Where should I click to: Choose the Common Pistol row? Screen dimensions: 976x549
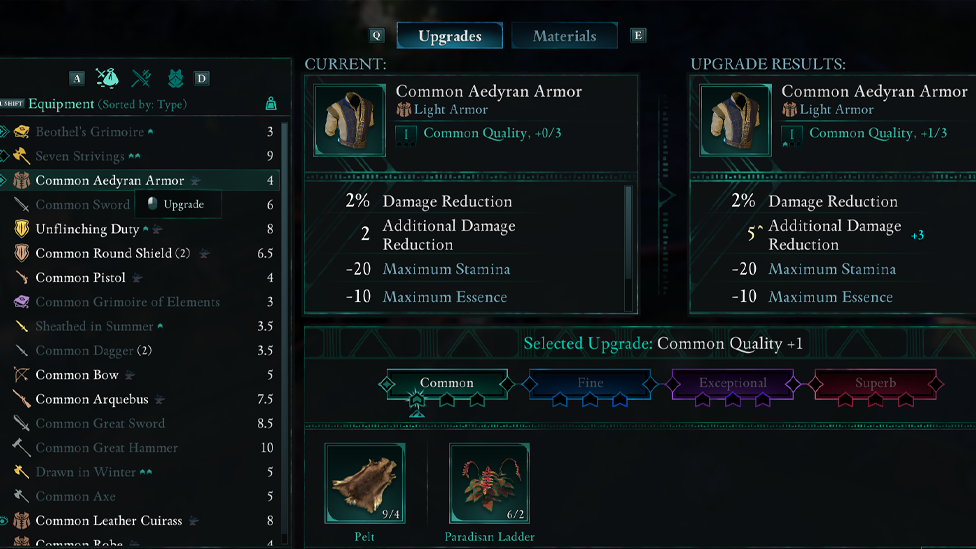point(80,277)
